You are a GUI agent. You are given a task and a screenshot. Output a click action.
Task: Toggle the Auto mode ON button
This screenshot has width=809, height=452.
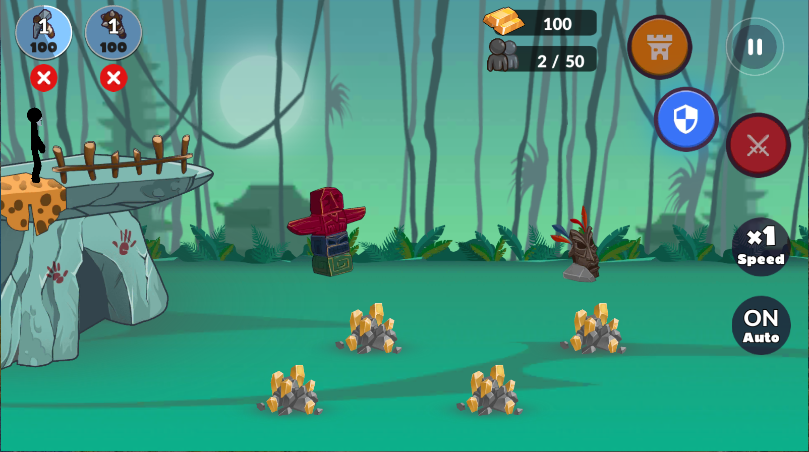click(761, 325)
